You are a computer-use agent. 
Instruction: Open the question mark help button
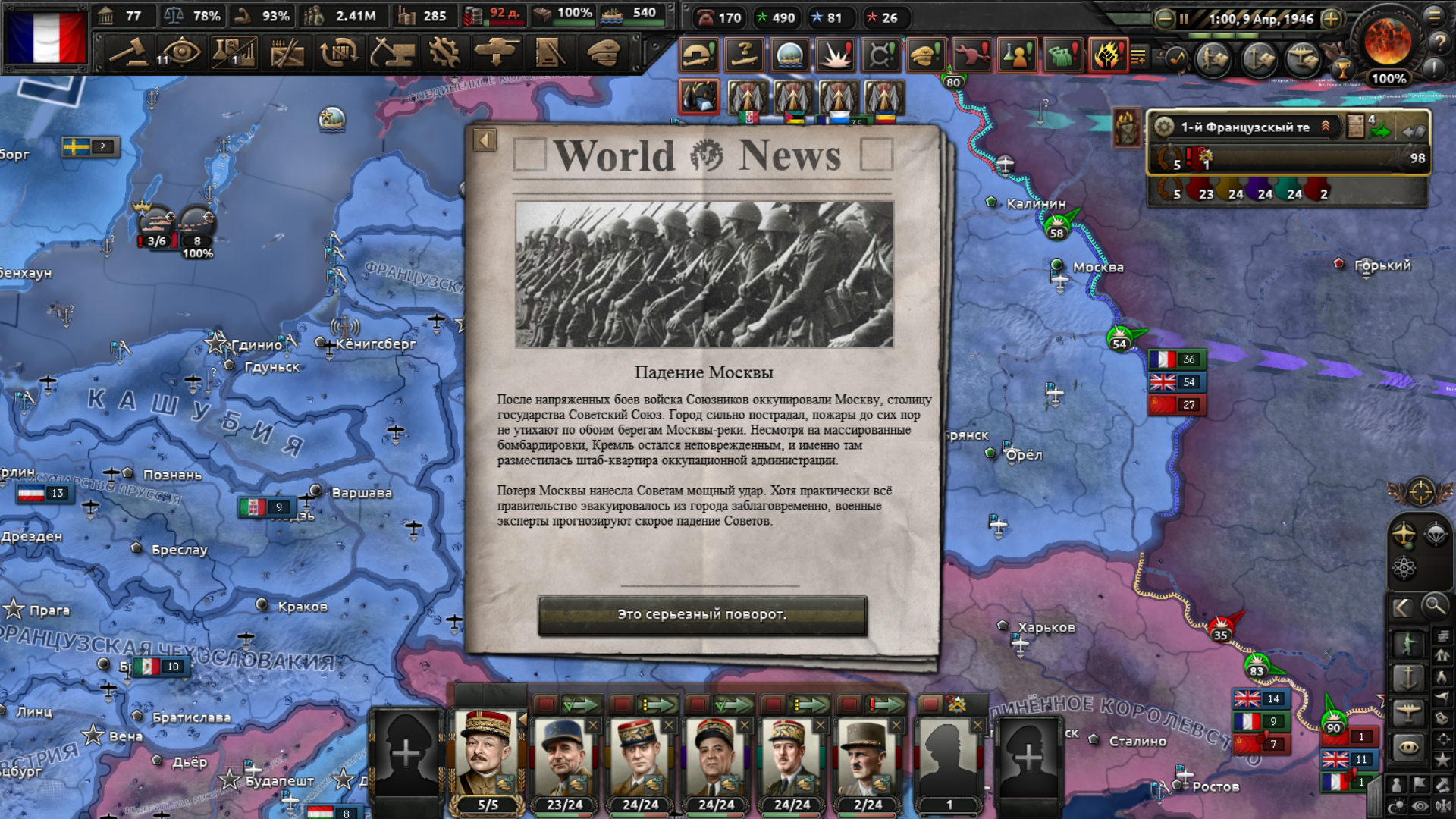click(x=1439, y=43)
